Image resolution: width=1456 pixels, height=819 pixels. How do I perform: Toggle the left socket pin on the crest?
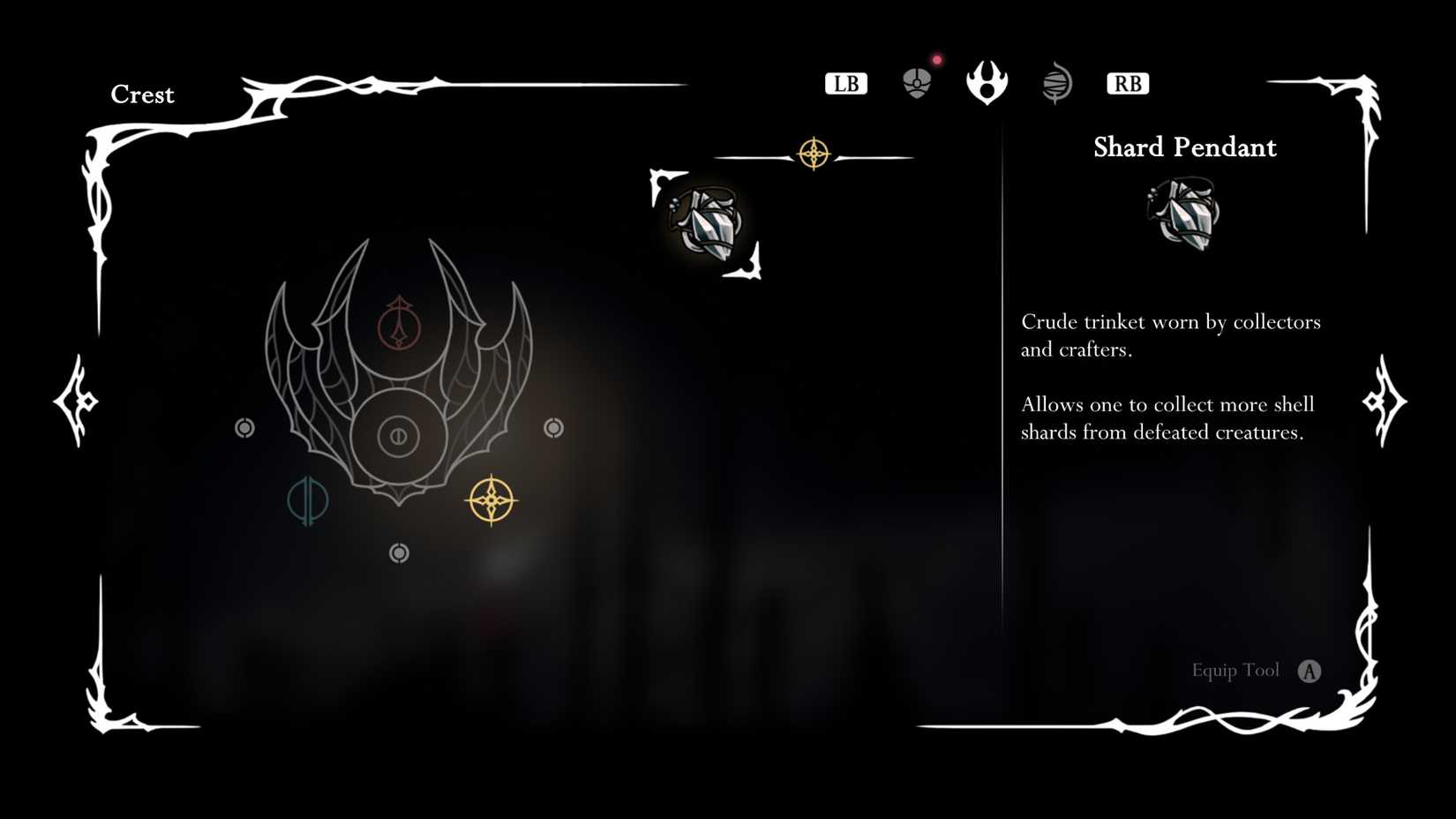(244, 428)
